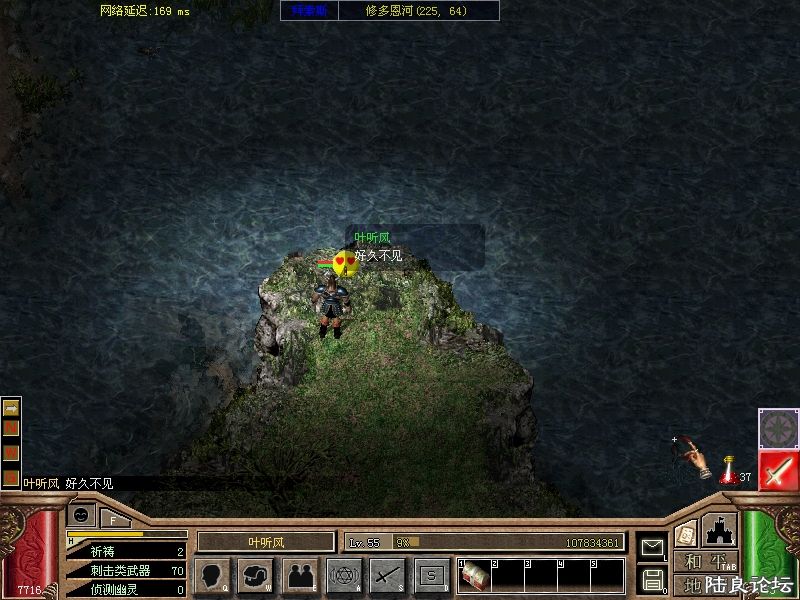Open the backpack inventory icon
The height and width of the screenshot is (600, 800).
tap(256, 575)
